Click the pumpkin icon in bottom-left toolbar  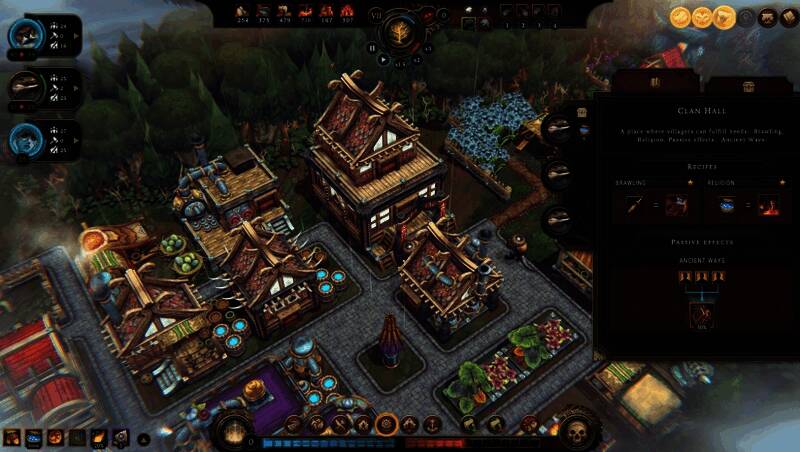pyautogui.click(x=53, y=437)
